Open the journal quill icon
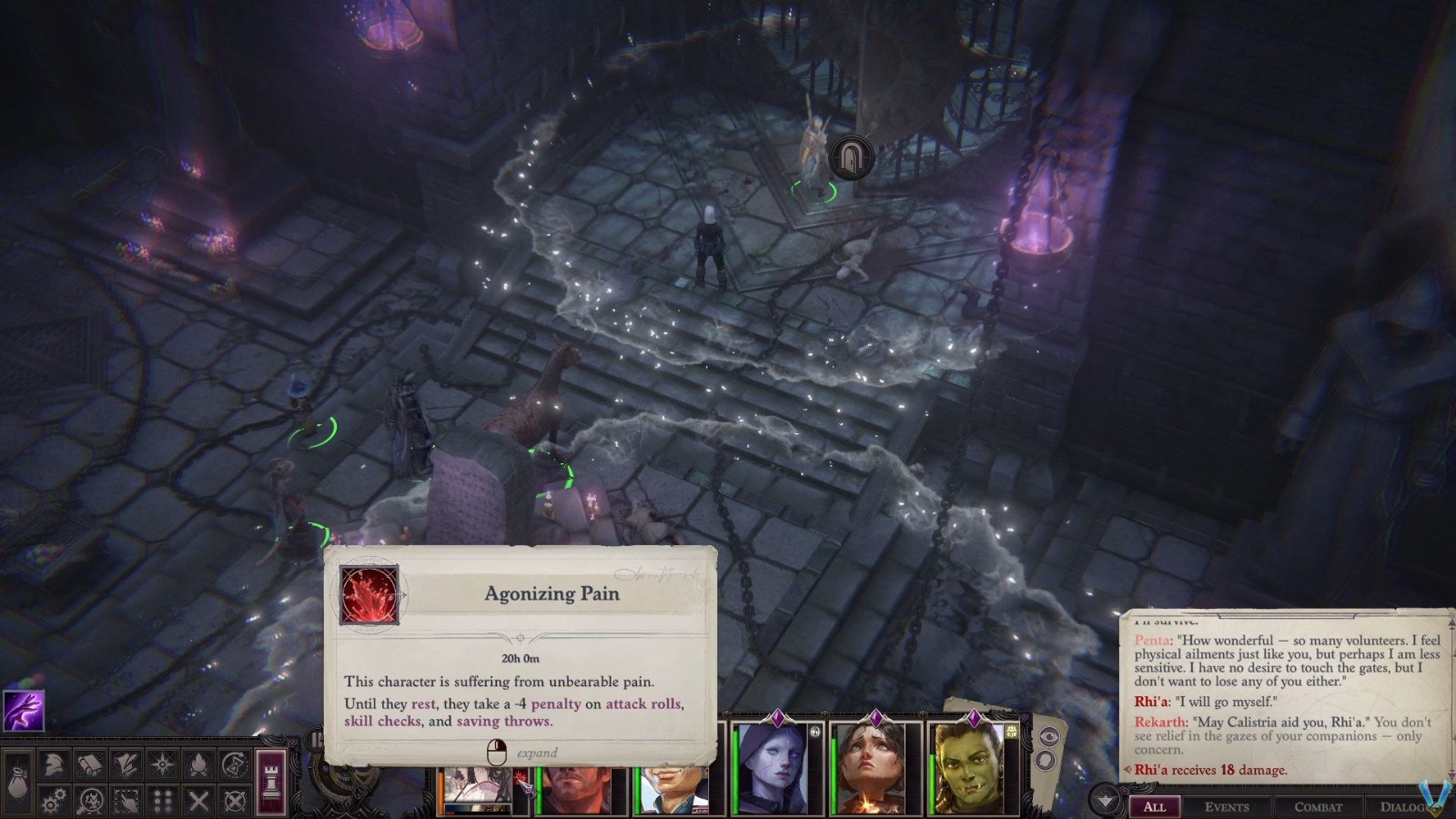 [x=125, y=764]
